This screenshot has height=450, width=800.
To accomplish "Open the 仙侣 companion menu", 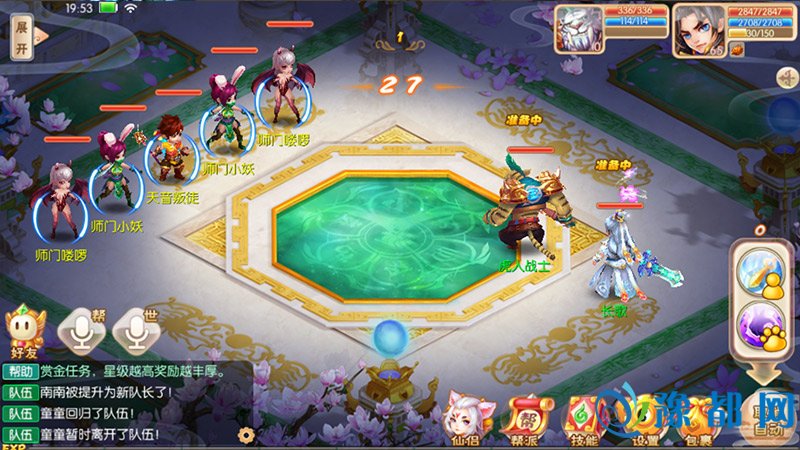I will 464,418.
